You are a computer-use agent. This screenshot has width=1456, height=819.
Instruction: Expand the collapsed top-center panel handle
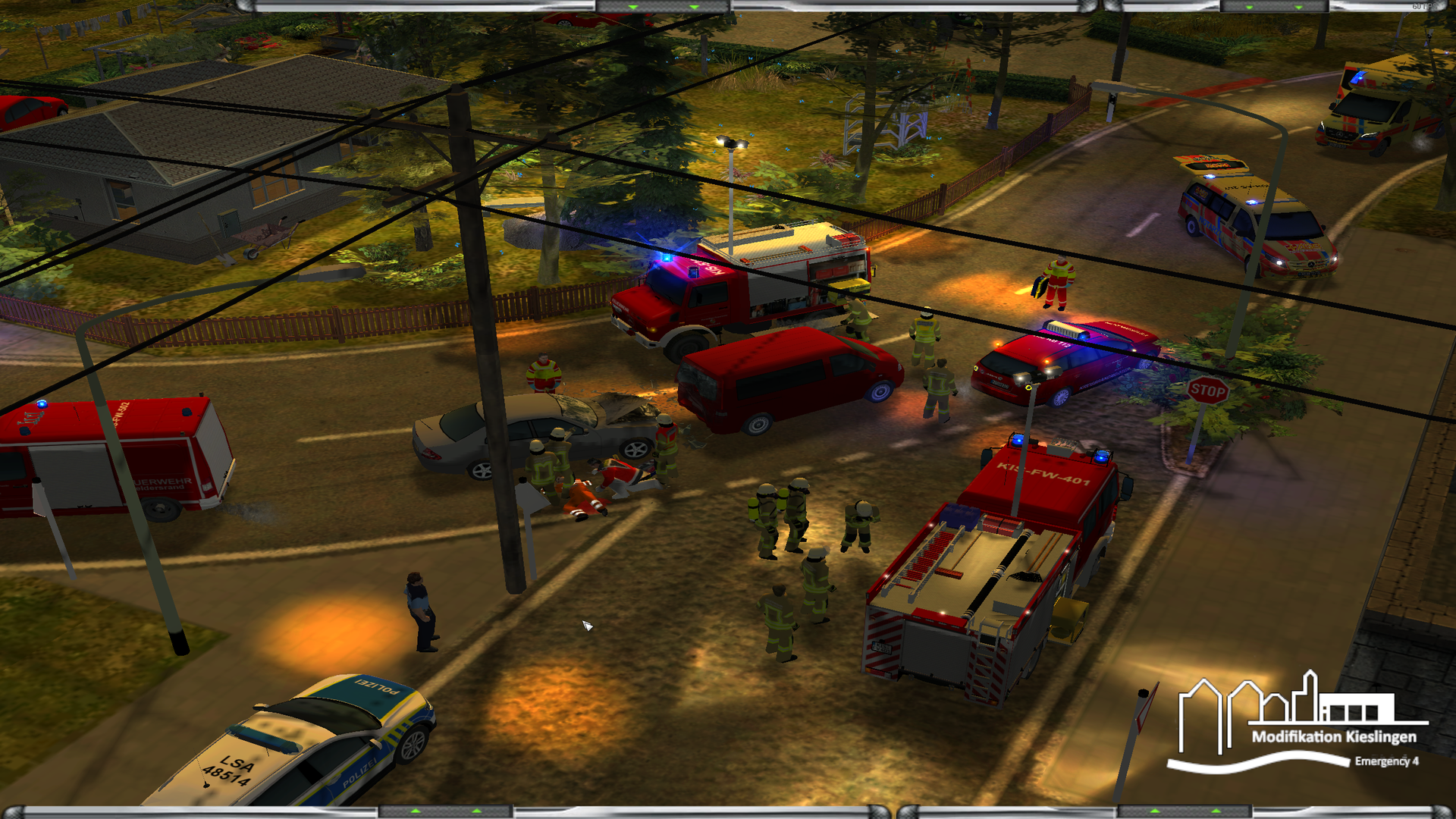tap(663, 6)
